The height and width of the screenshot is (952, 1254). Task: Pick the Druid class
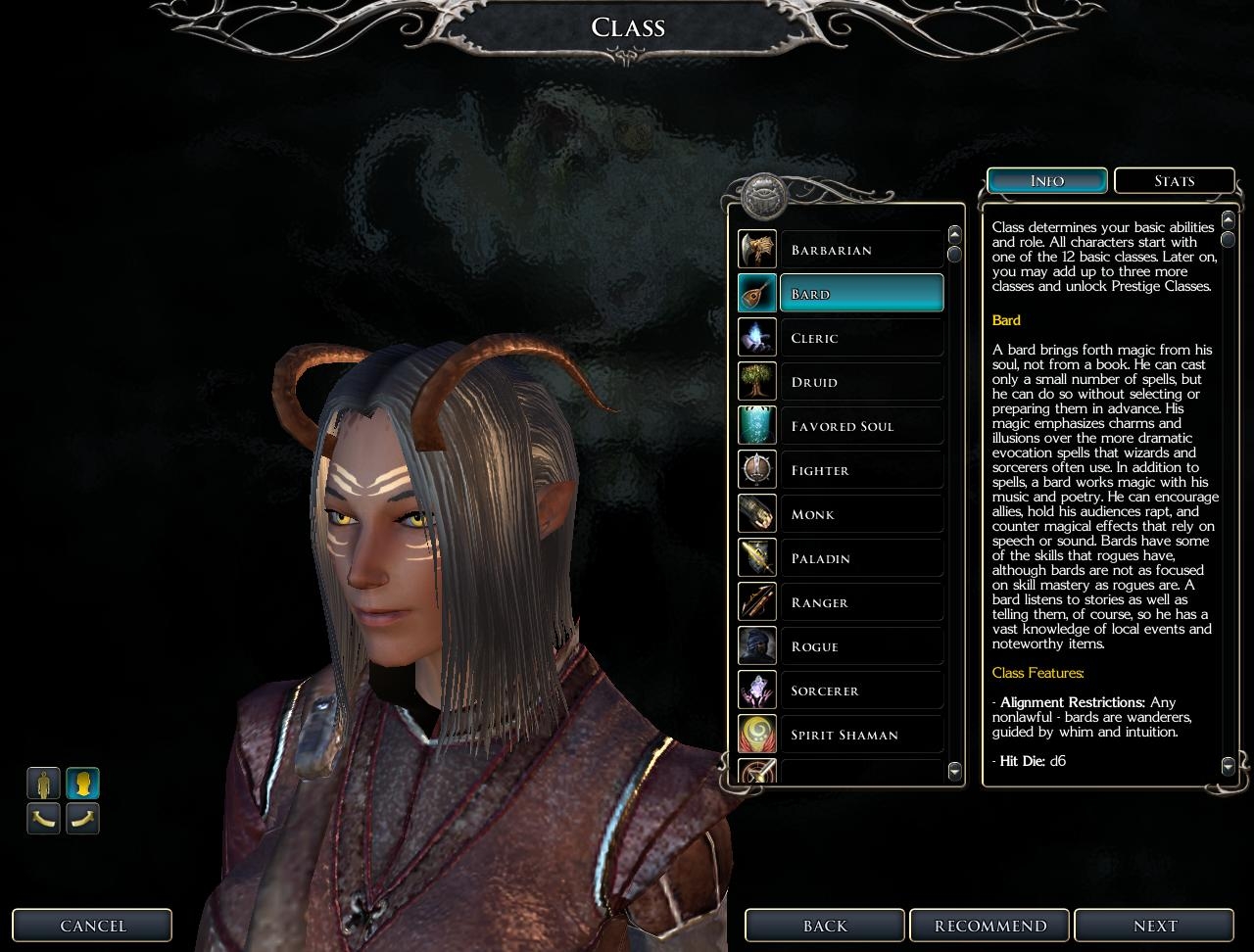point(861,382)
